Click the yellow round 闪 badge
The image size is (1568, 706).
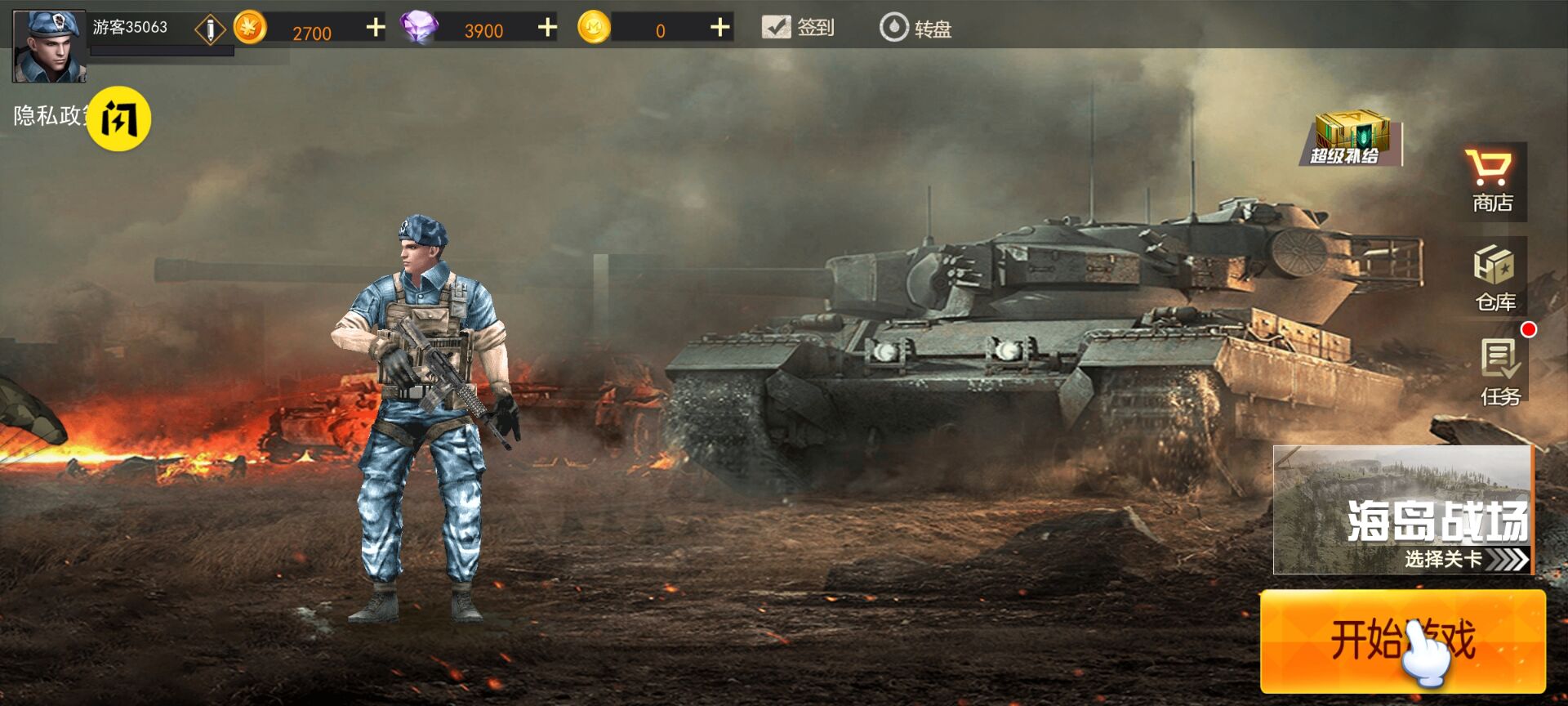pyautogui.click(x=119, y=120)
